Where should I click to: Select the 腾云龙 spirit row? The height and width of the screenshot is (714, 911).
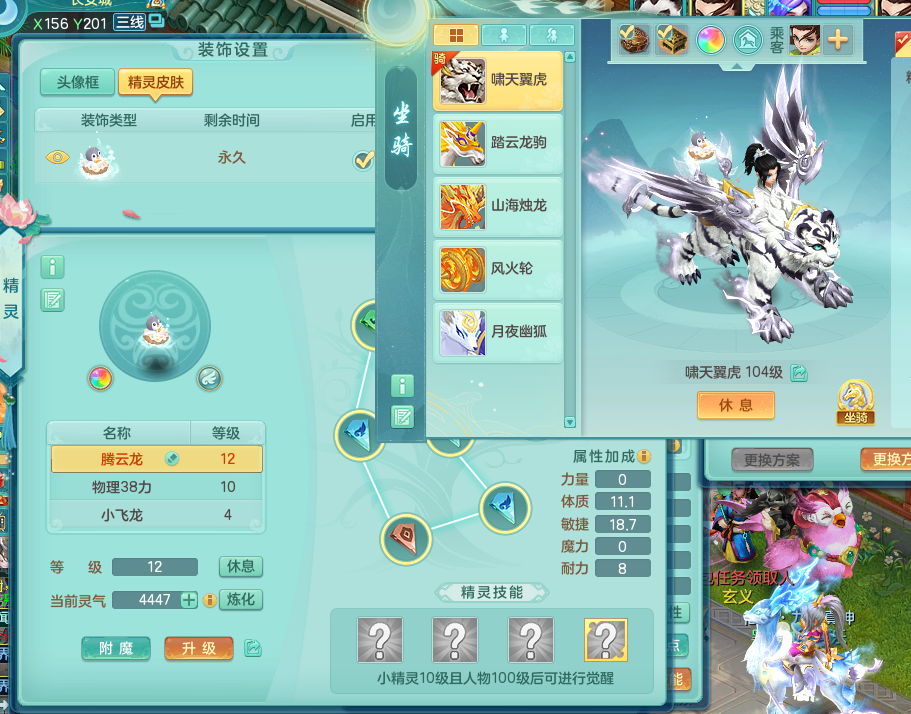[x=156, y=459]
